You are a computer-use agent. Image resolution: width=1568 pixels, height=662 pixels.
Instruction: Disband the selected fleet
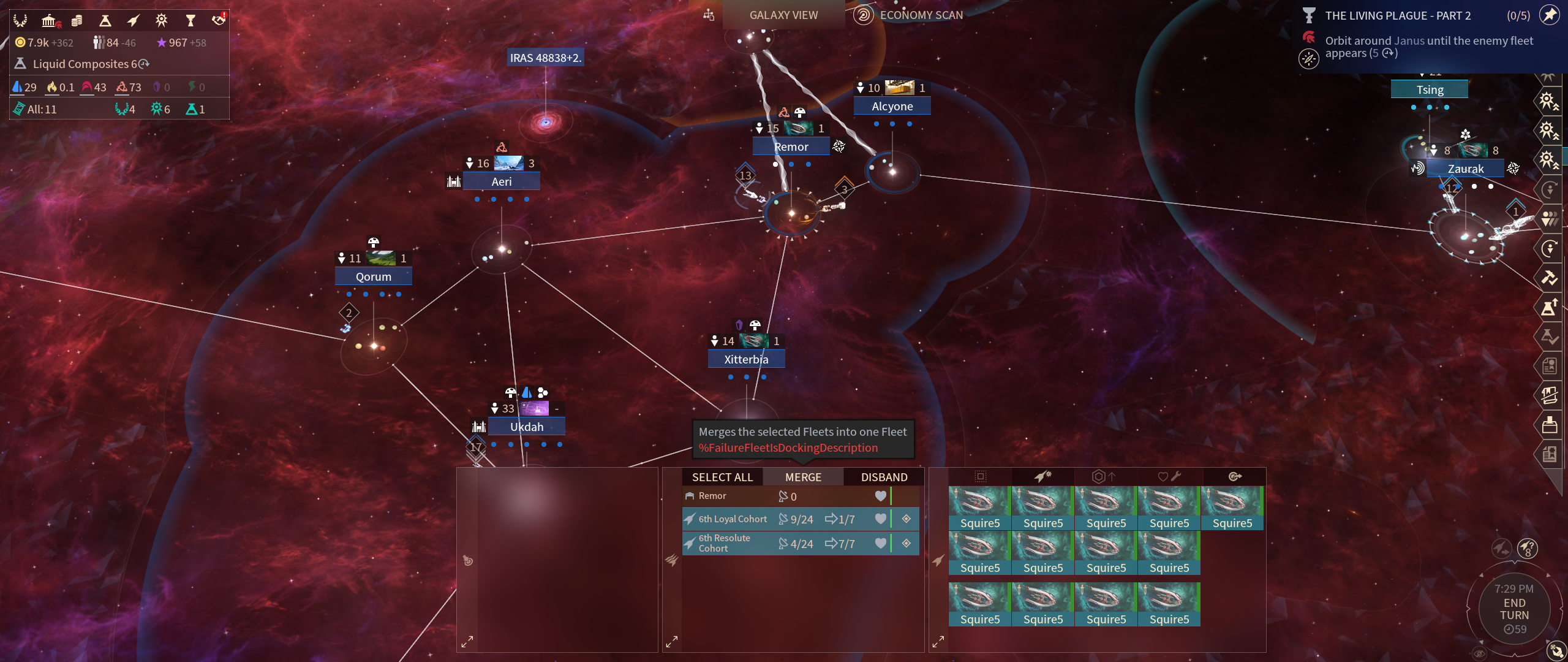pos(884,477)
